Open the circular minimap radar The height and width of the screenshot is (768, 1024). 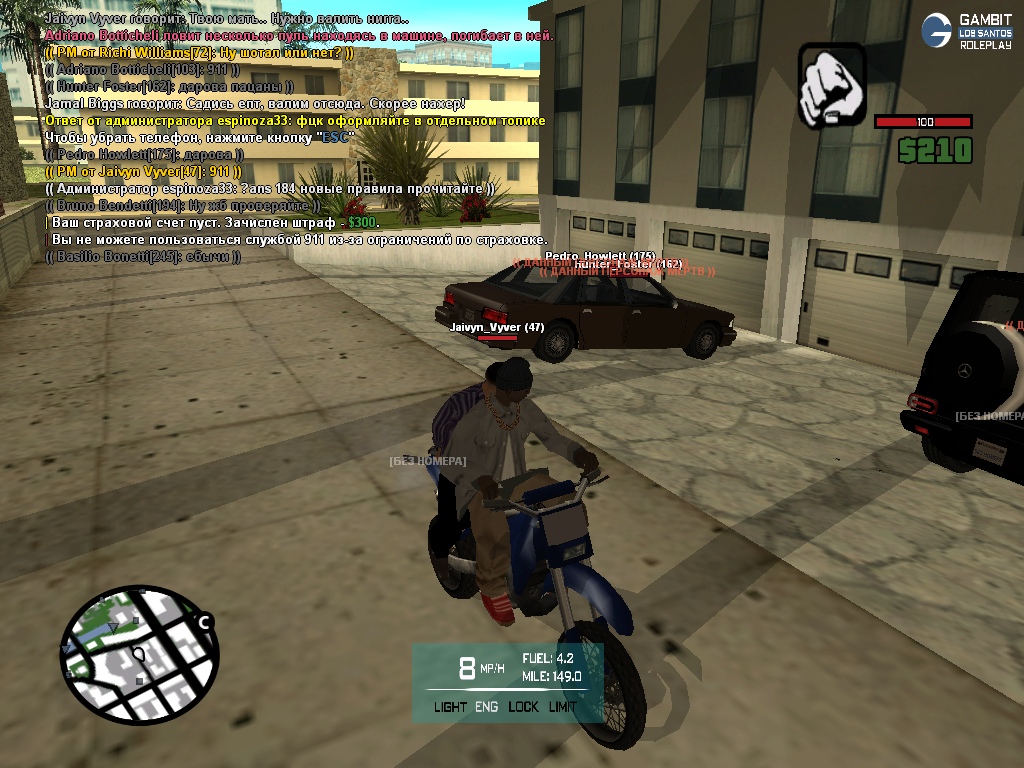[x=139, y=656]
